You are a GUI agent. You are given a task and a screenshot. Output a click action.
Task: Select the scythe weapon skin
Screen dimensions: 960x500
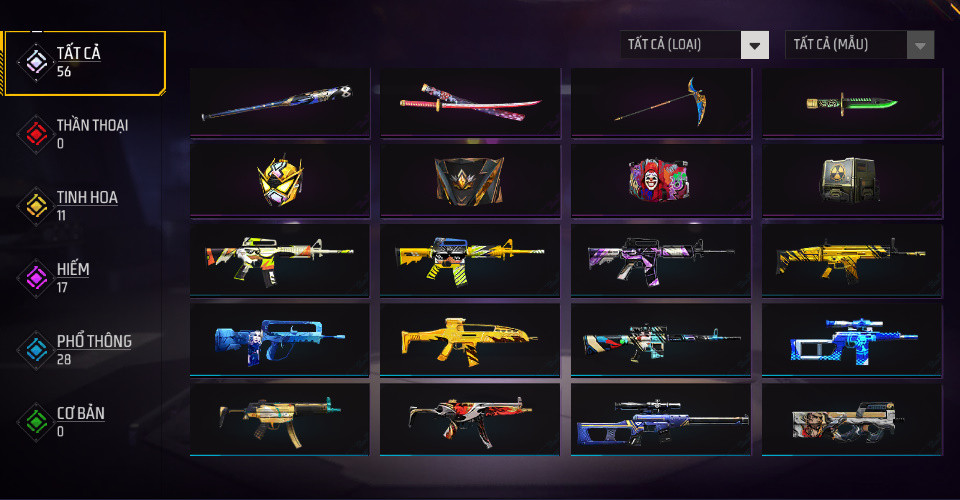click(x=661, y=103)
